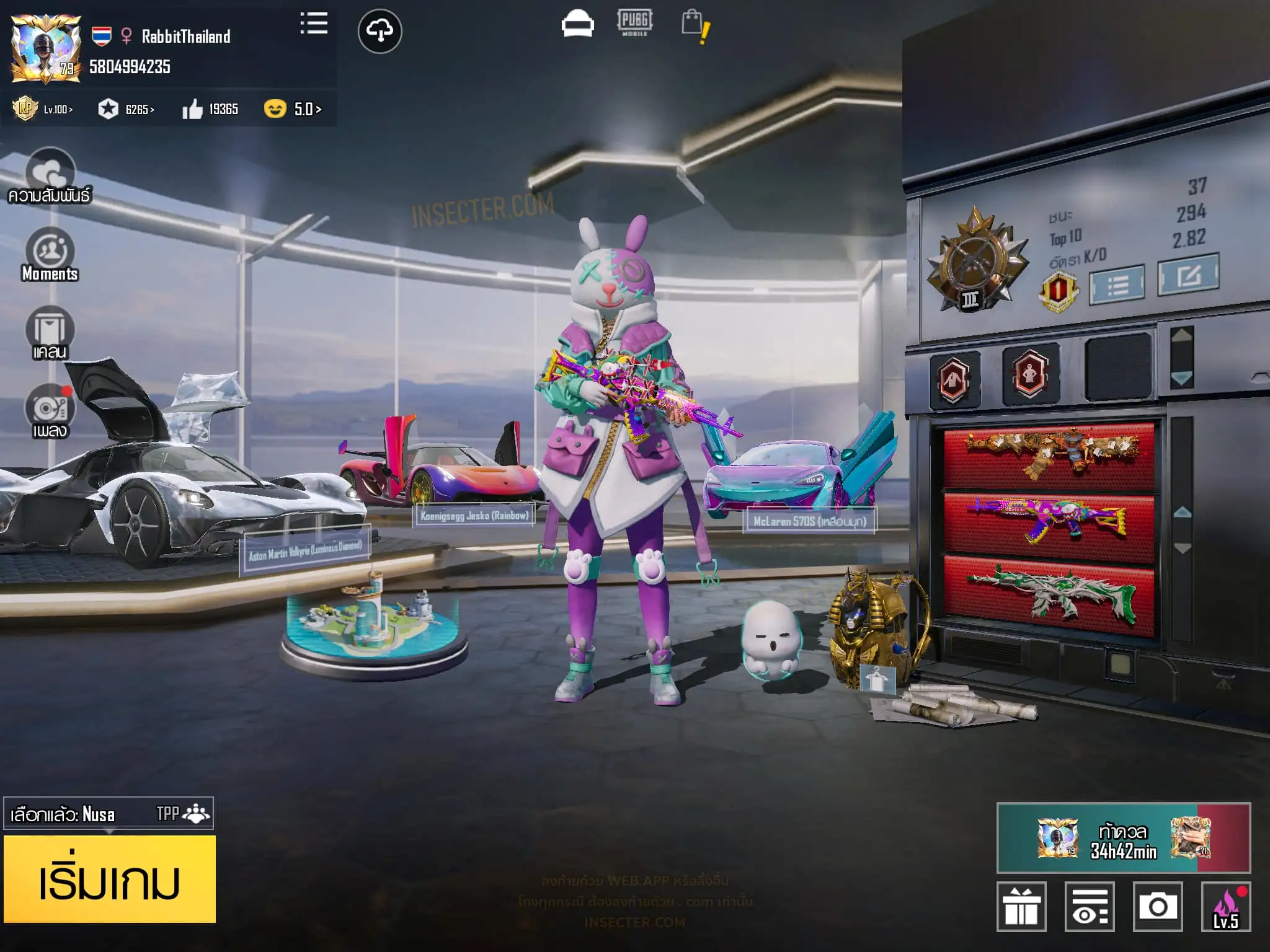Start the match with the yellow เริ่มเกม button

110,879
